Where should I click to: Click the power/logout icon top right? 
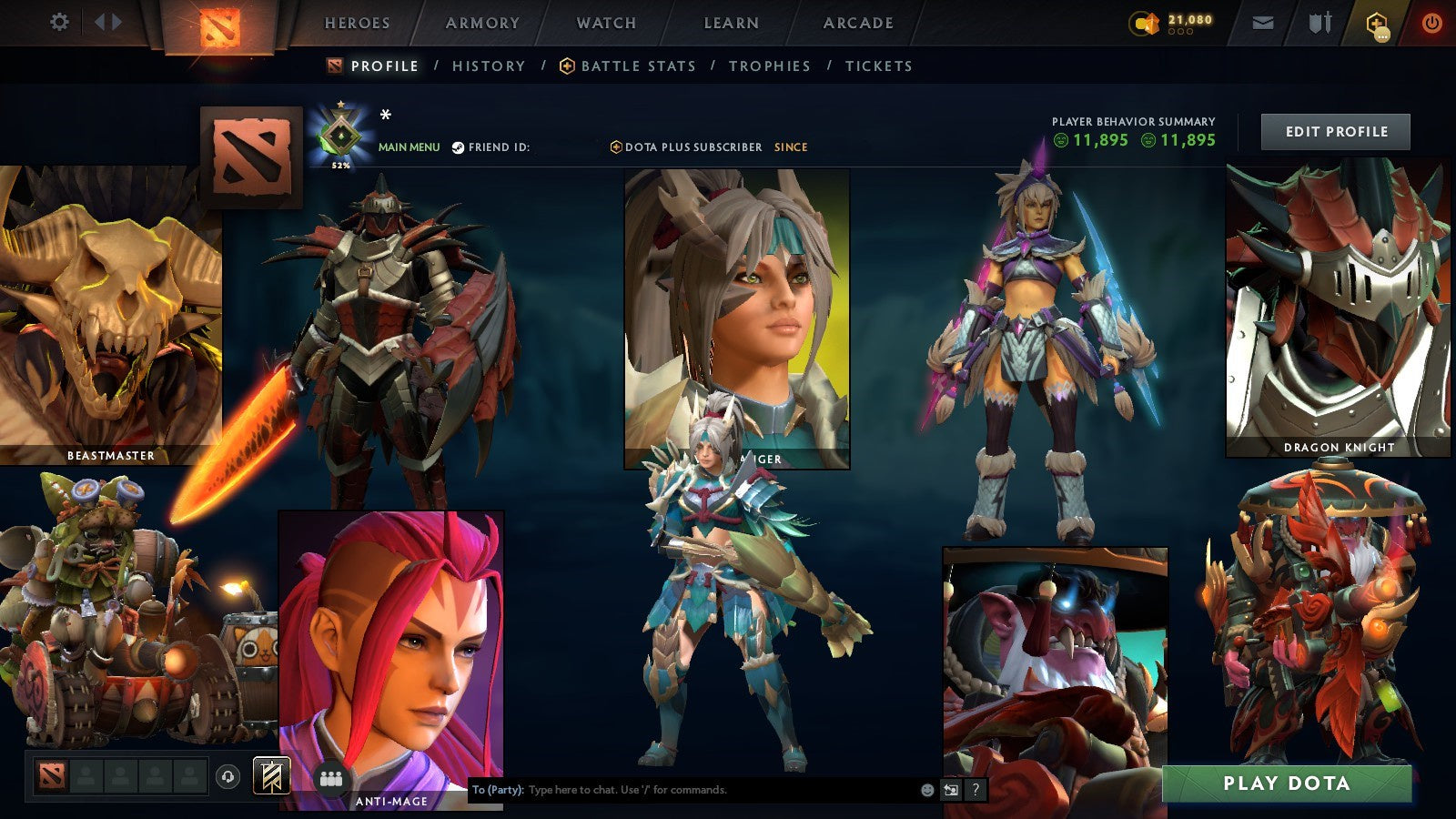pos(1432,22)
